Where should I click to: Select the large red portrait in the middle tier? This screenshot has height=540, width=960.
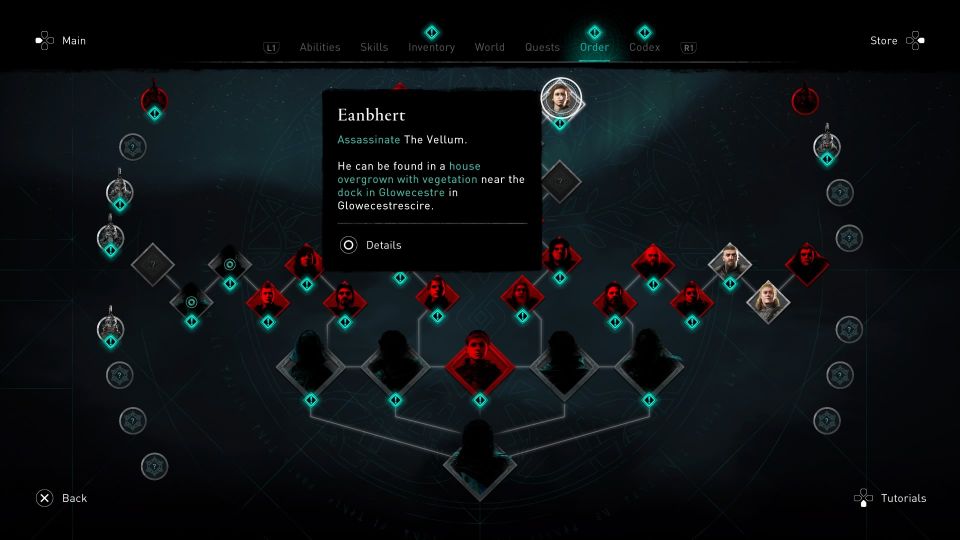[x=479, y=359]
